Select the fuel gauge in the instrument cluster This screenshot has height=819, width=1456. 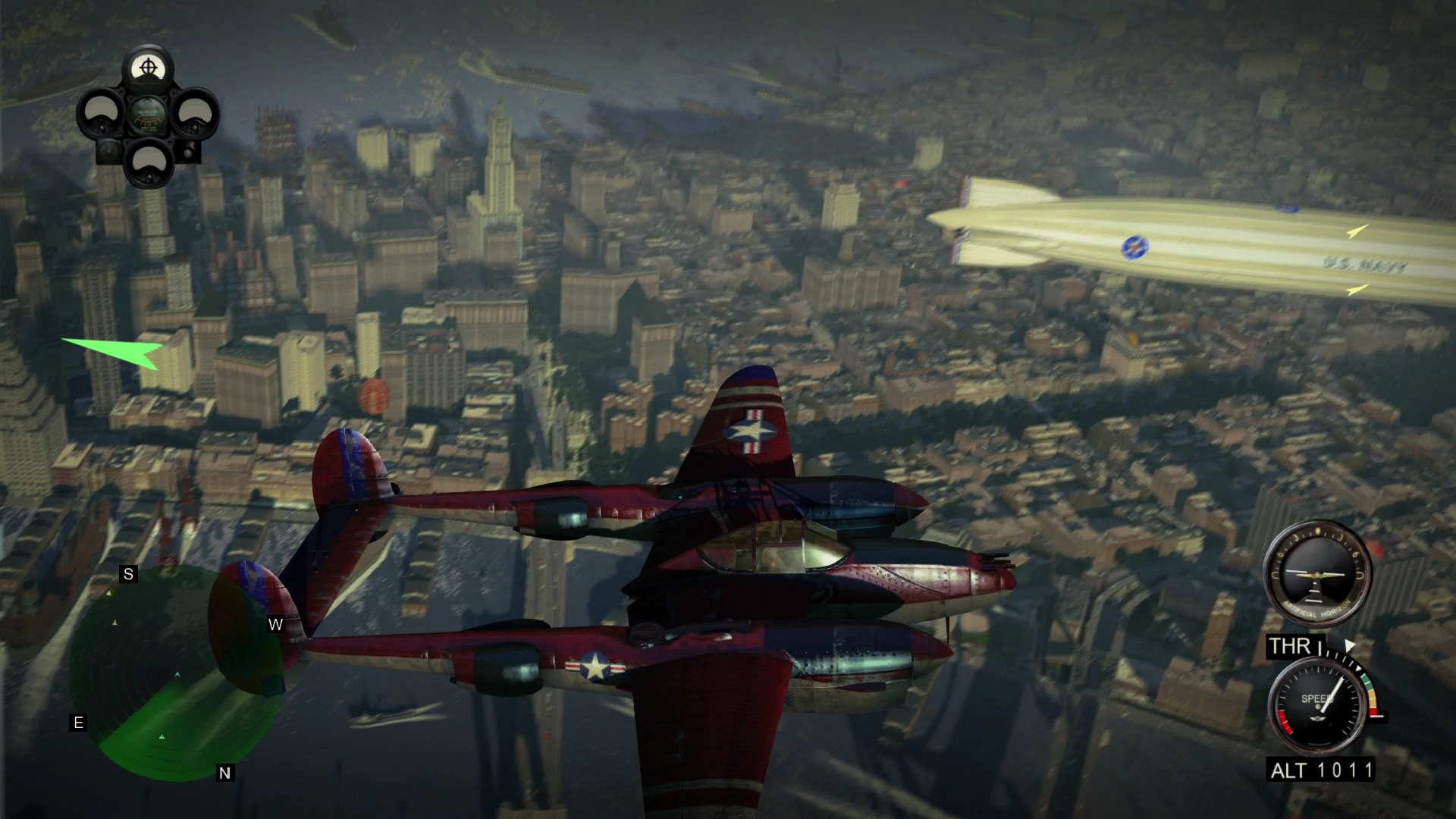148,115
